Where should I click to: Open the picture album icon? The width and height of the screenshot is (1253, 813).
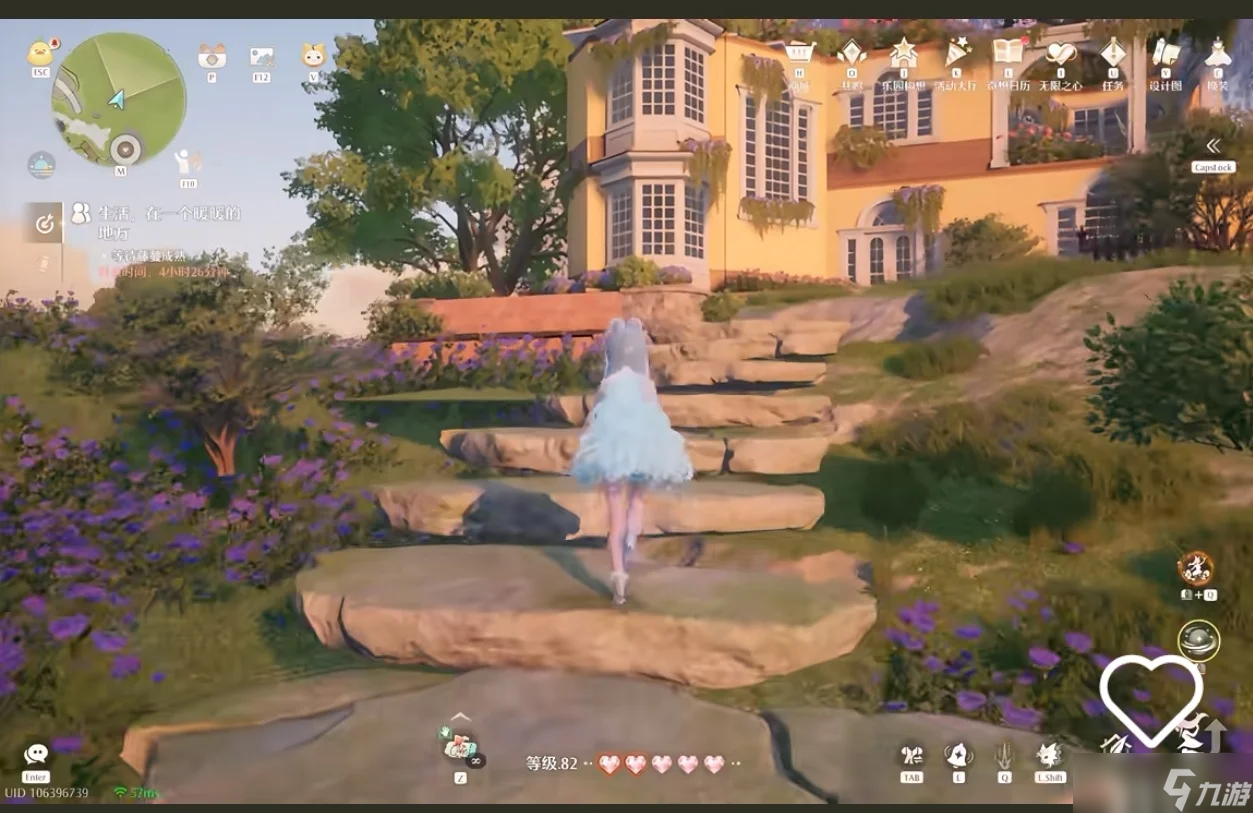click(262, 56)
